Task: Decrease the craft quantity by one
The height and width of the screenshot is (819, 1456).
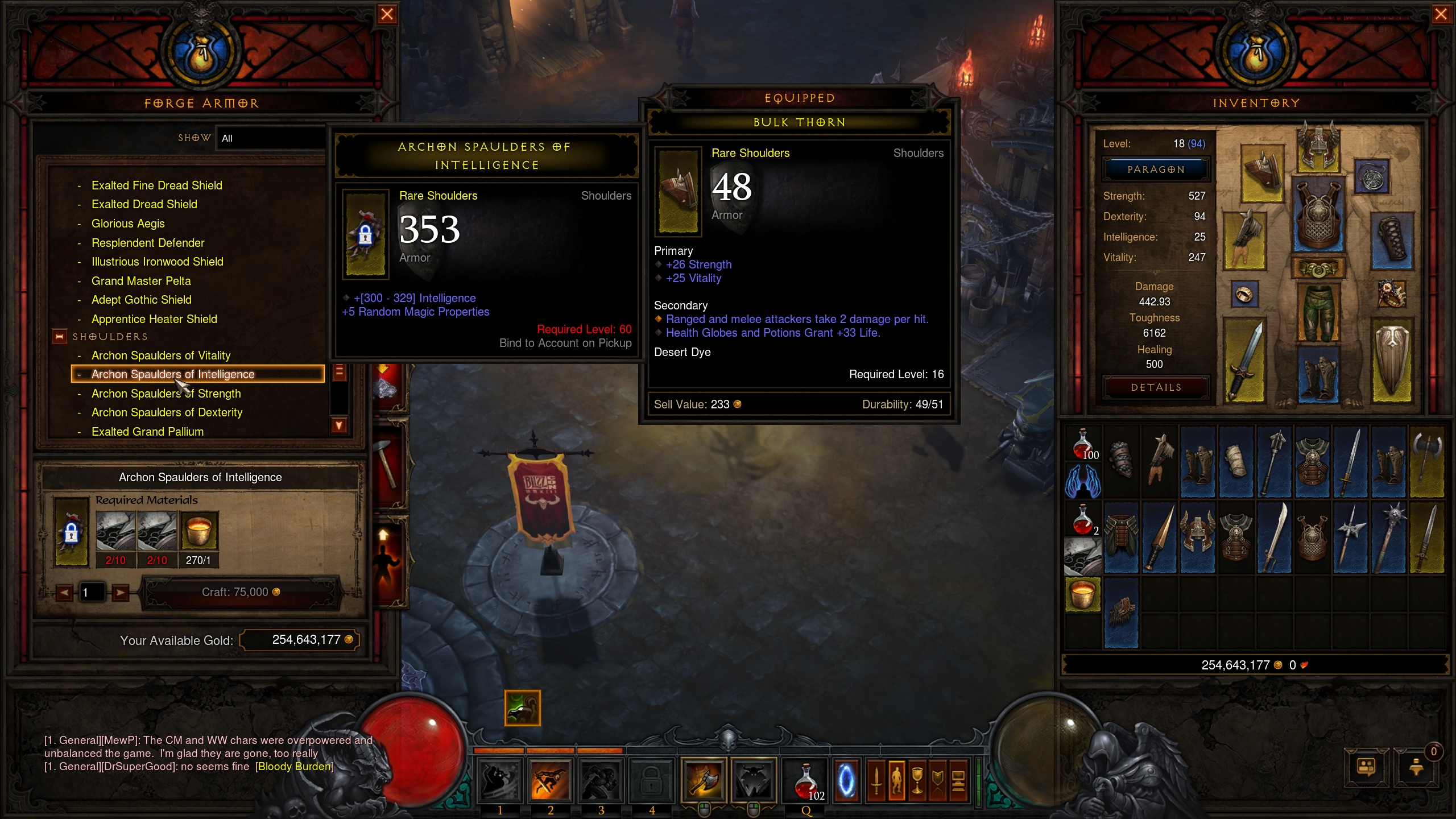Action: [64, 593]
